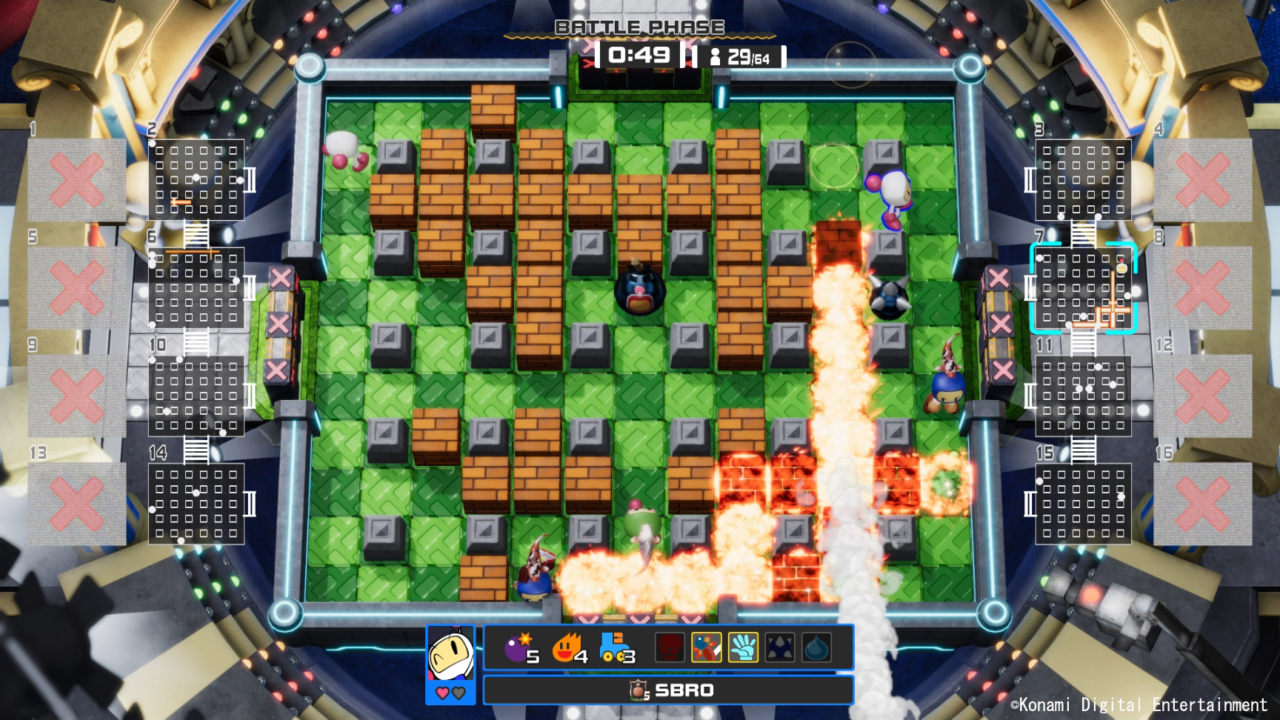Click the rank badge next to SBRO
1280x720 pixels.
(639, 689)
